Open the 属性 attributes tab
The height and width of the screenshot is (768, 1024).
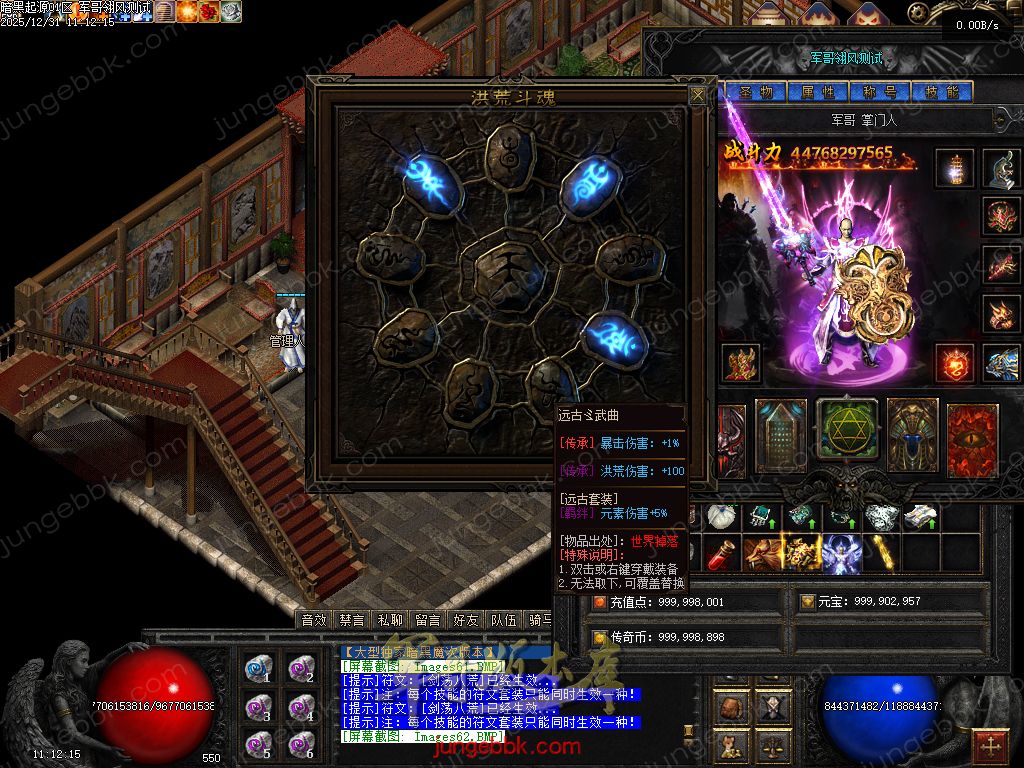[x=818, y=92]
